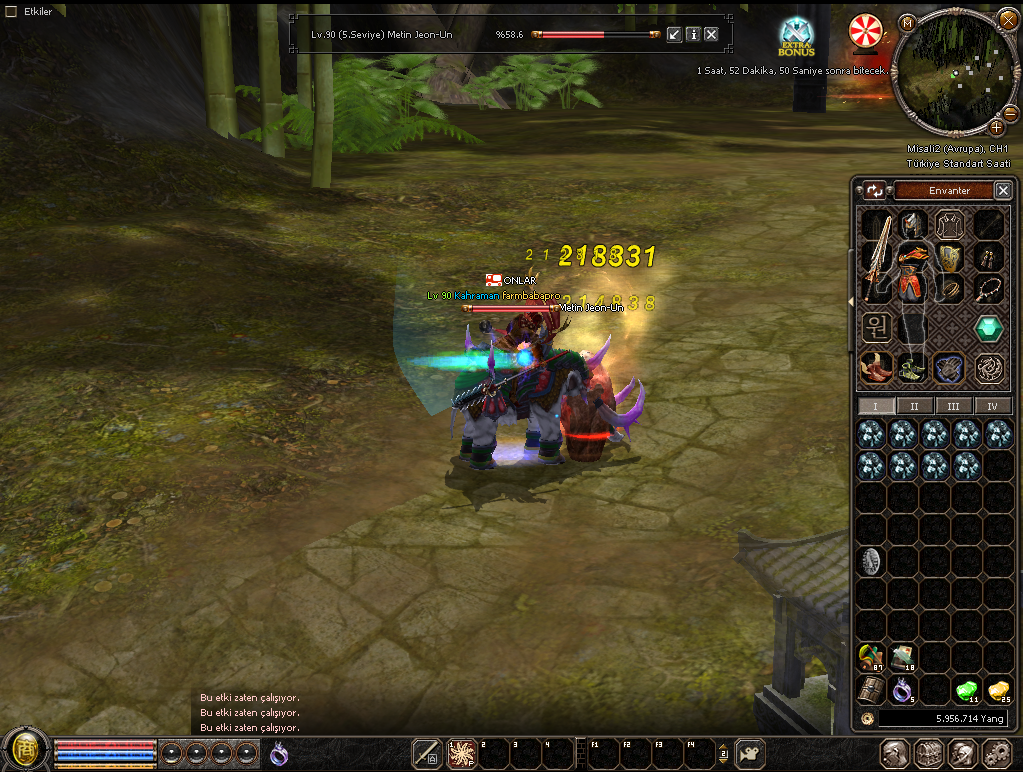Zoom in the minimap with the plus button
This screenshot has width=1023, height=772.
tap(996, 127)
